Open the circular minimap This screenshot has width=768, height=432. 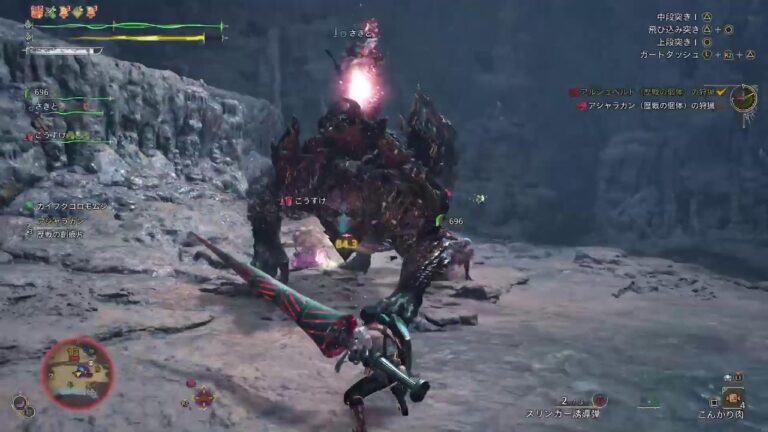tap(76, 372)
